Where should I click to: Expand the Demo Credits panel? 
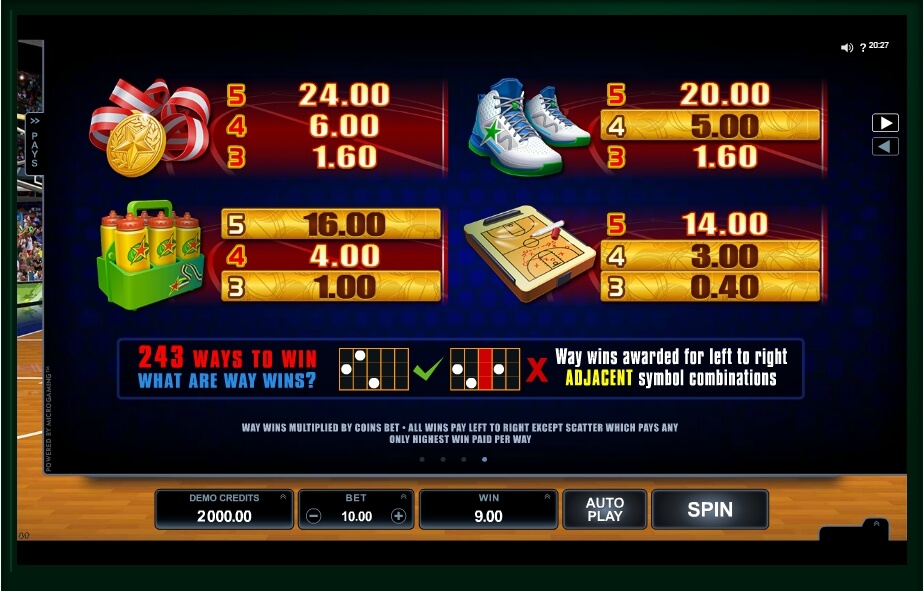[x=282, y=496]
